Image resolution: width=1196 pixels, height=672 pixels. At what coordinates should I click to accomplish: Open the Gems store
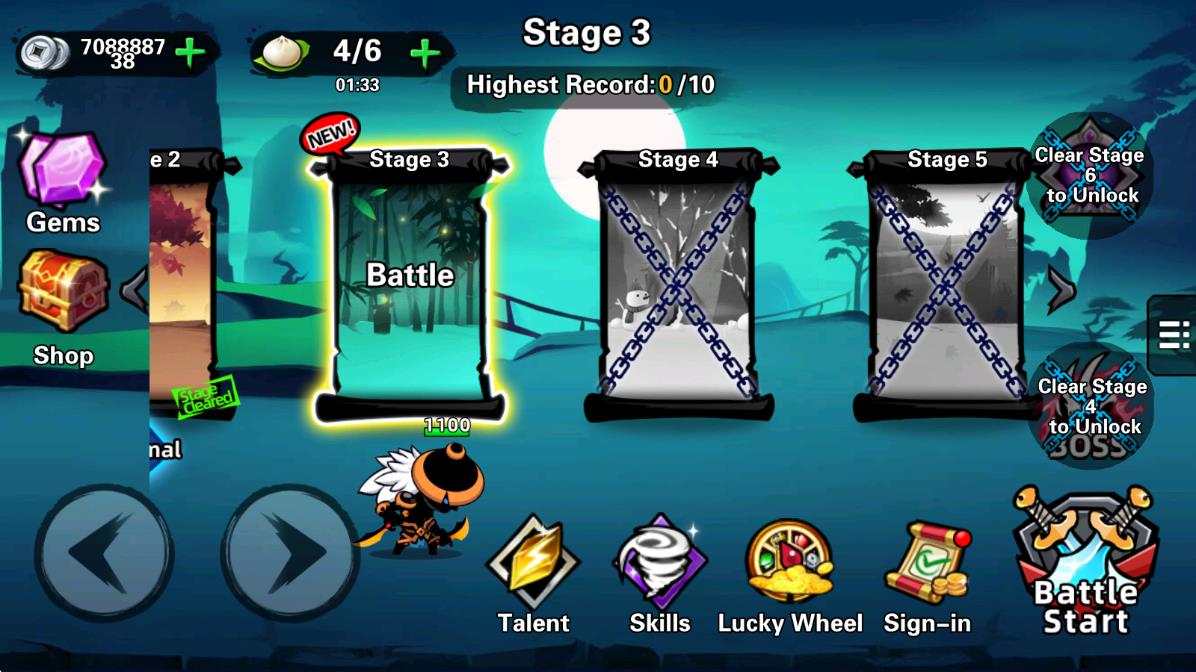point(63,182)
